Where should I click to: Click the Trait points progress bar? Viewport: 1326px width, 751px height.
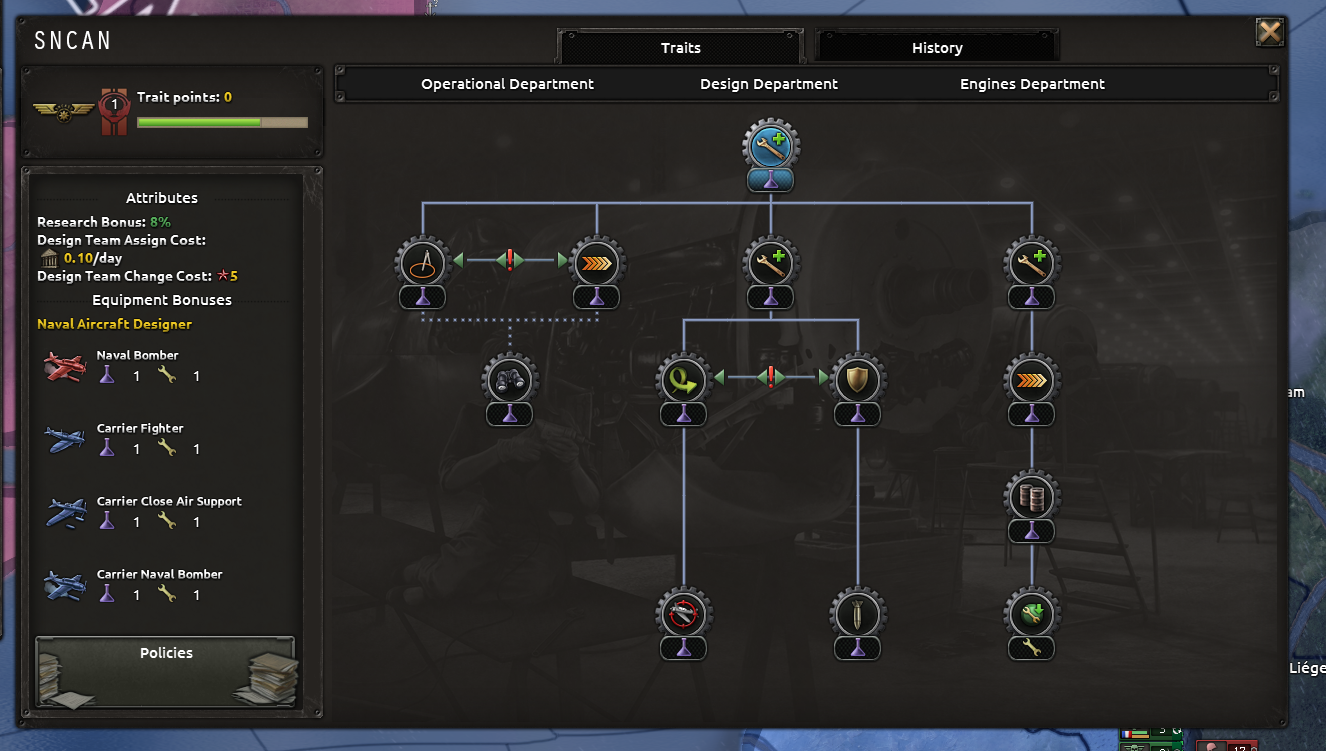222,121
